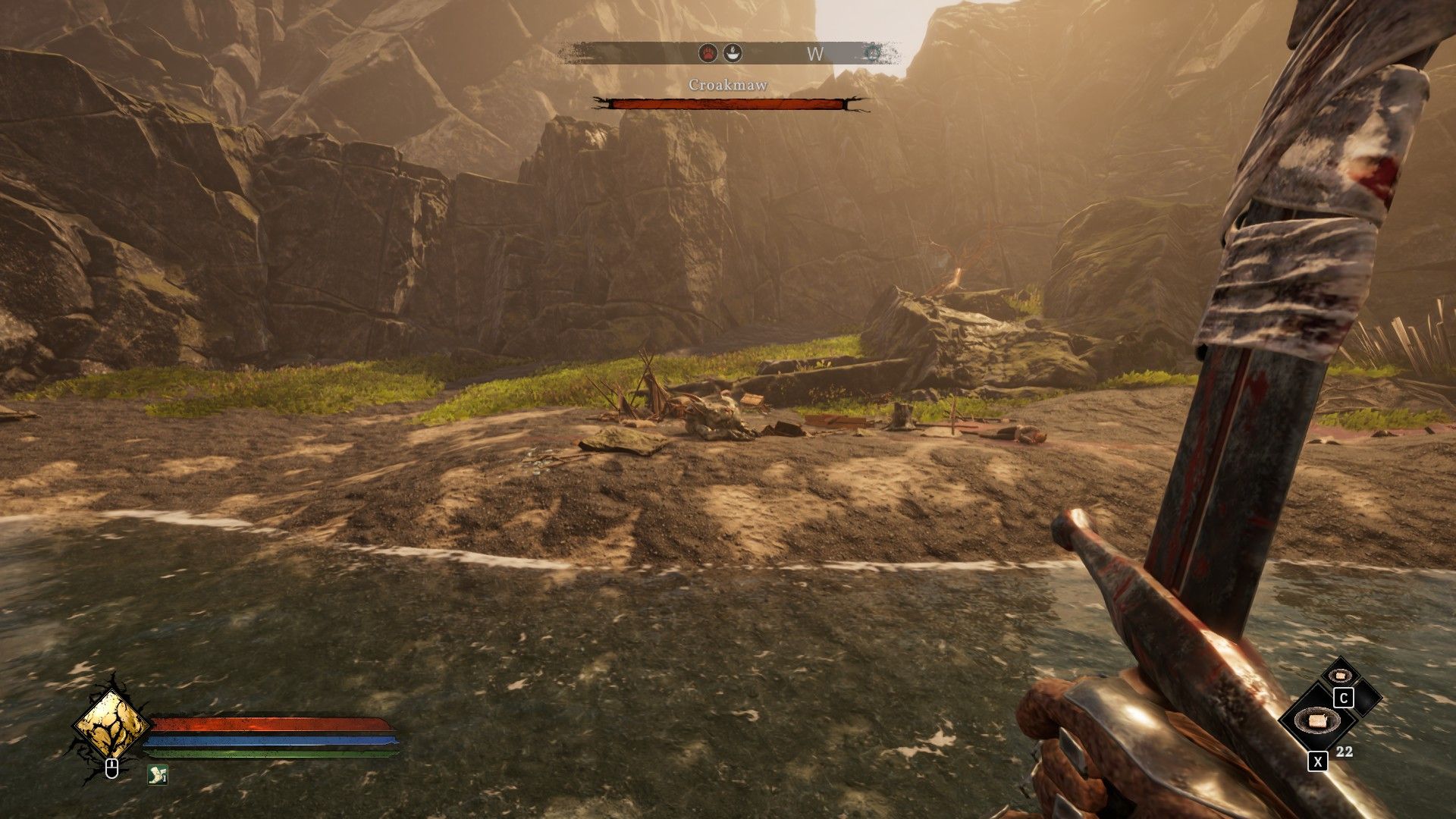This screenshot has width=1456, height=819.
Task: Select the steaming bowl marker on the compass
Action: pos(732,53)
